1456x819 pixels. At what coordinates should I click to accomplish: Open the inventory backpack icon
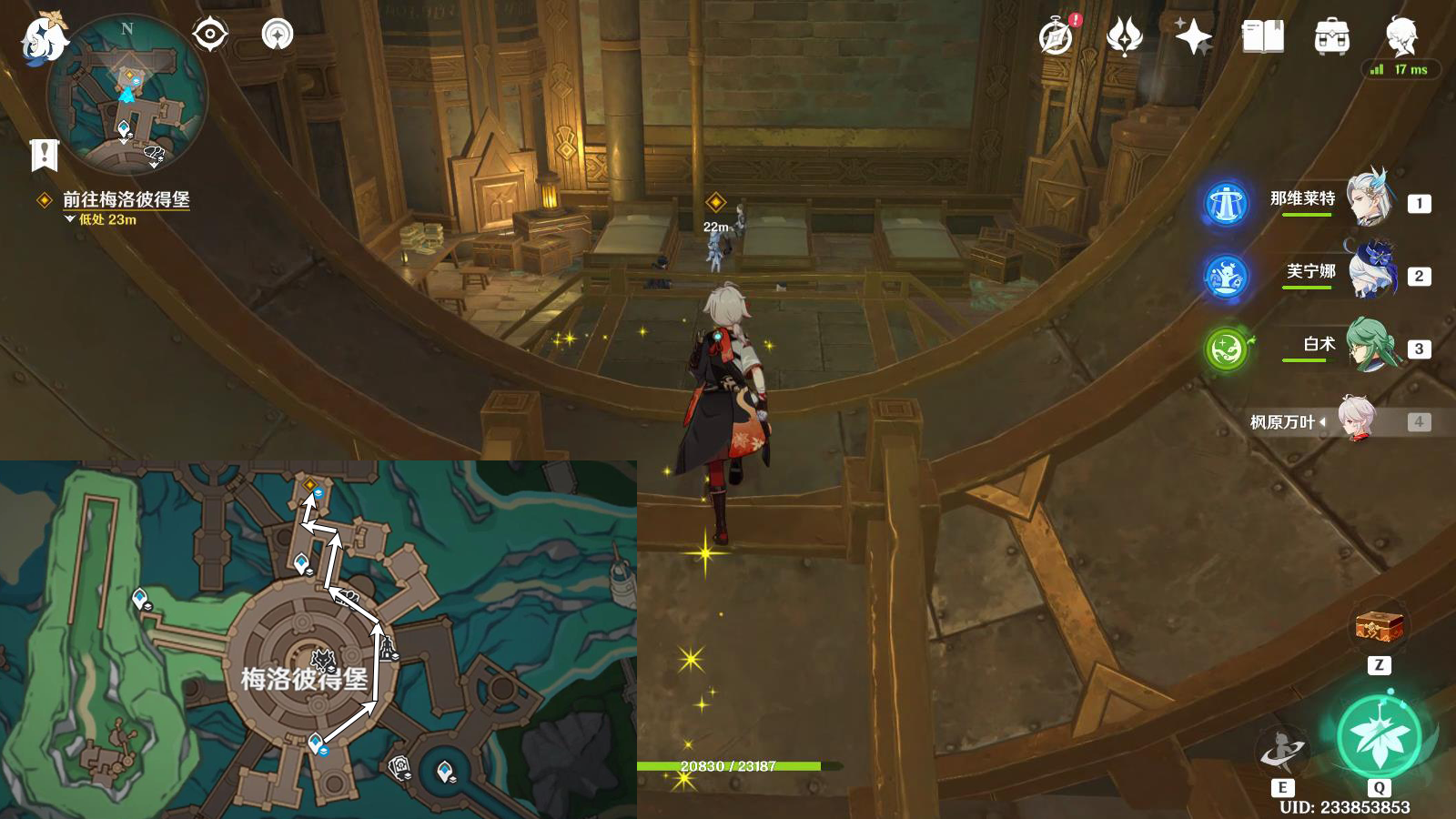point(1332,37)
